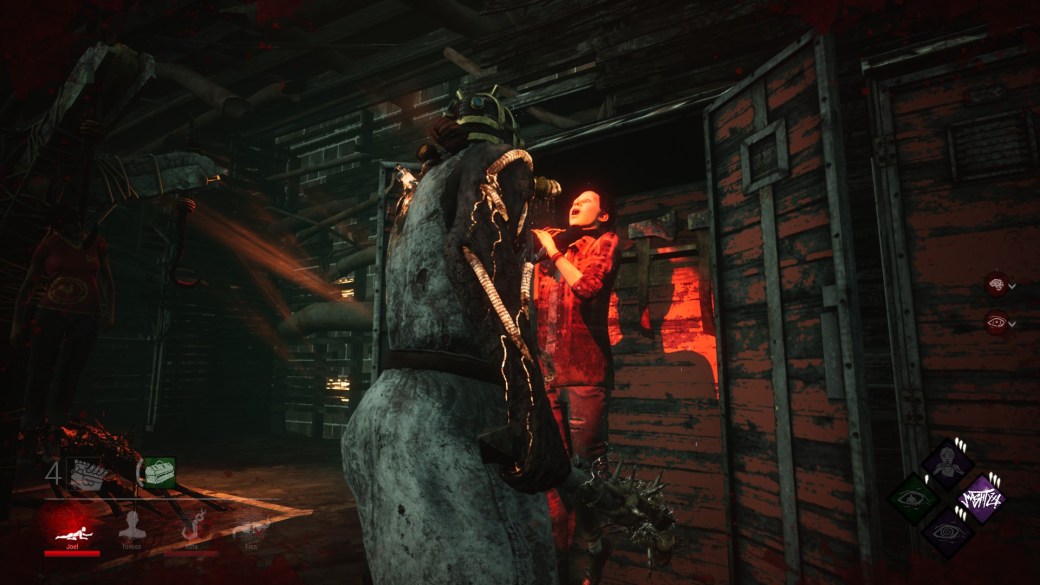1040x585 pixels.
Task: Click the fourth survivor's faded status icon
Action: pyautogui.click(x=250, y=526)
